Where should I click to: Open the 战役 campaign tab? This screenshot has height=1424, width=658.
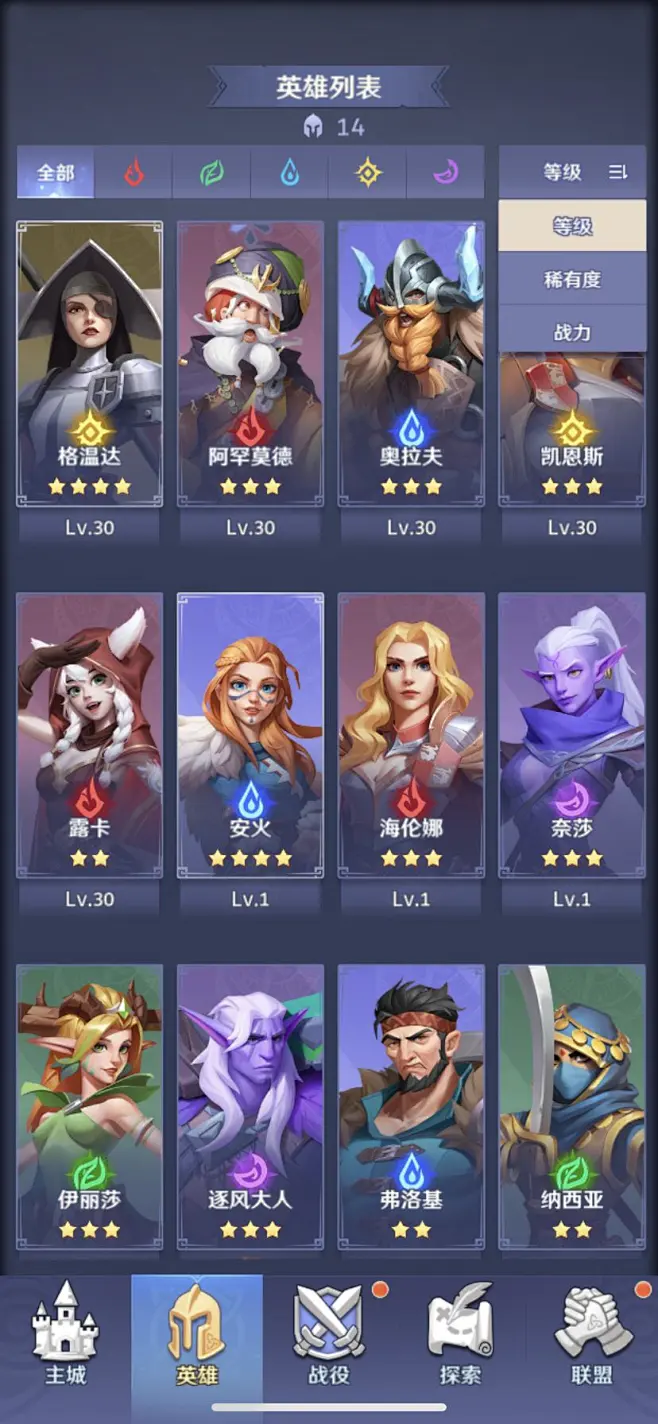coord(328,1334)
